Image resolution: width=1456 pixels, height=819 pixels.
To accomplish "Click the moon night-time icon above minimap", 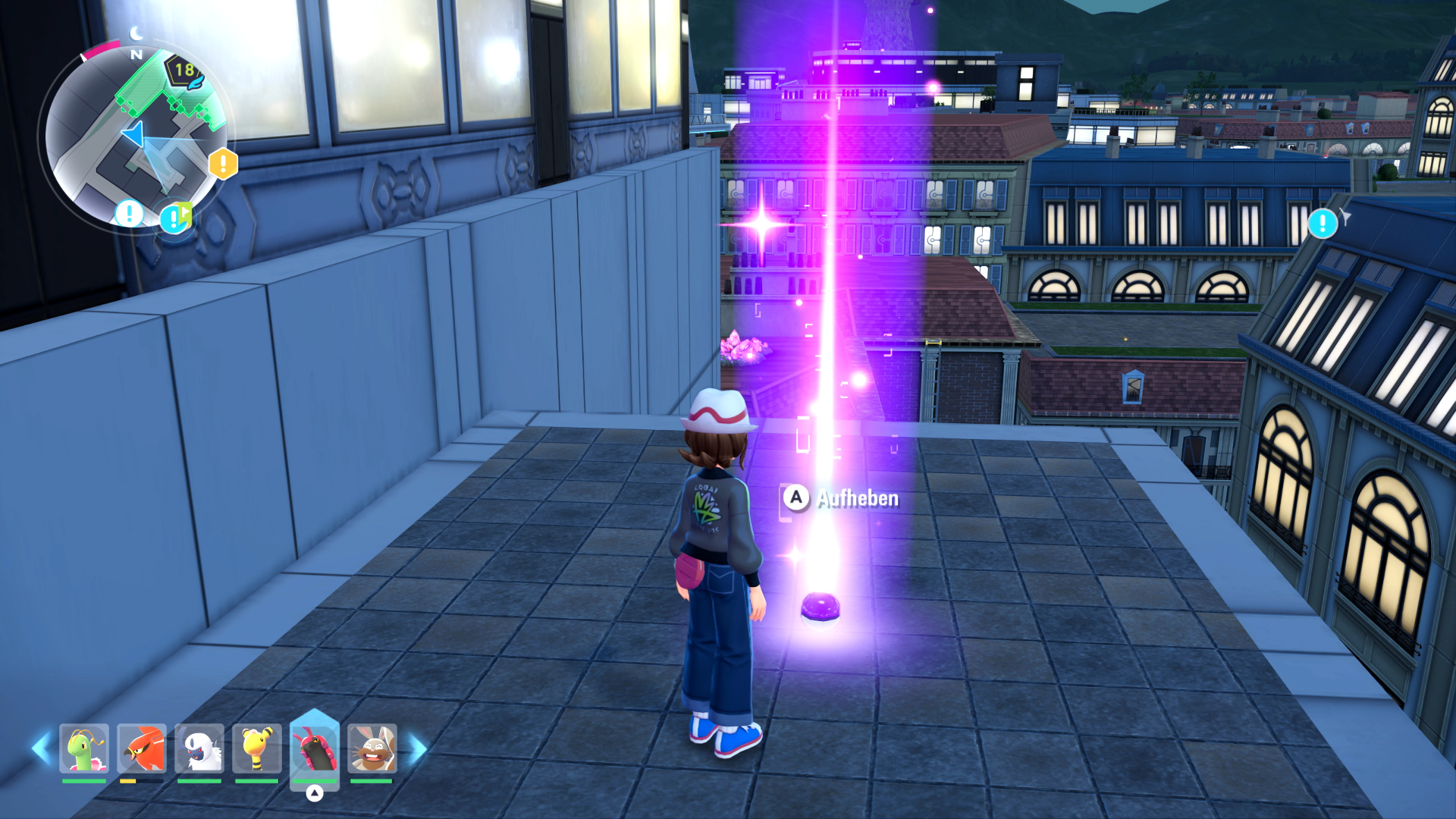I will click(136, 33).
